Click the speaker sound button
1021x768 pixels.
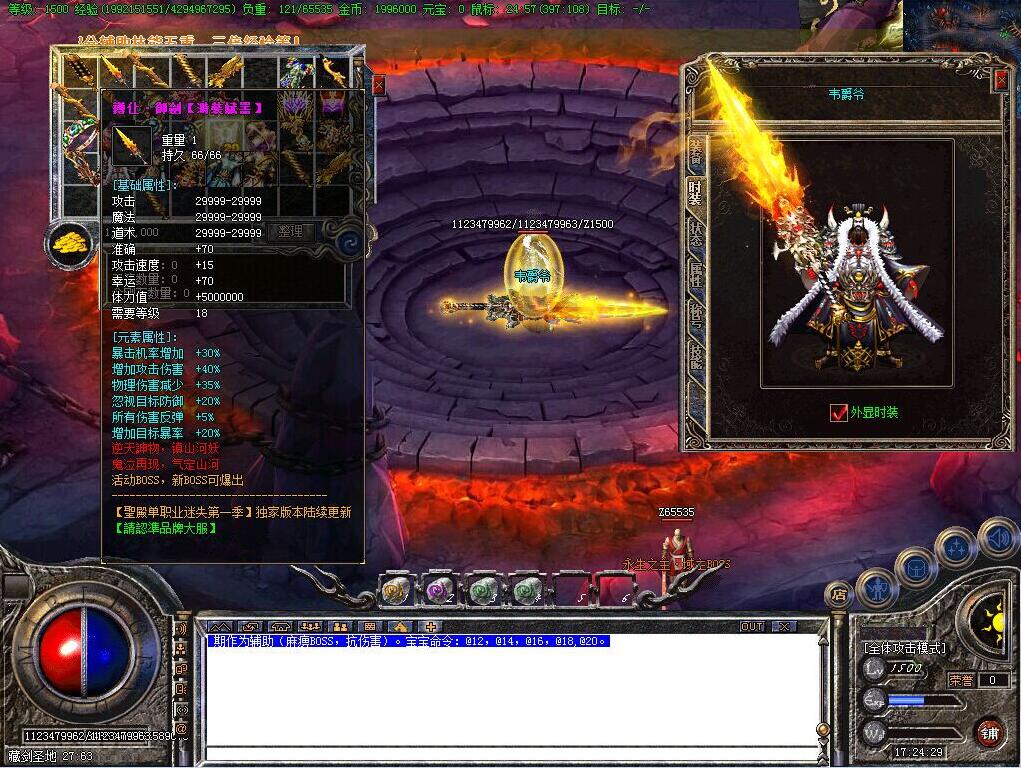pyautogui.click(x=996, y=539)
